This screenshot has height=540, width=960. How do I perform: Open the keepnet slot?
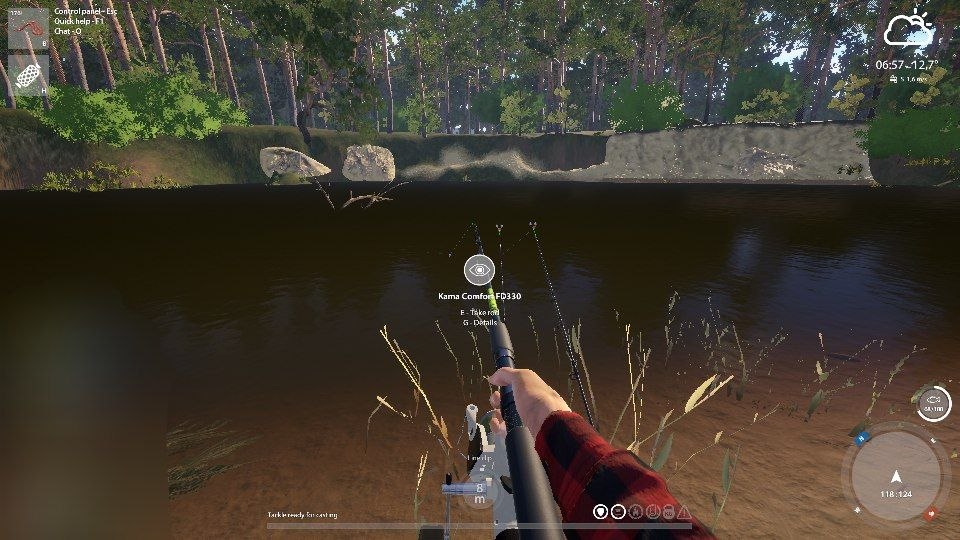click(x=28, y=75)
